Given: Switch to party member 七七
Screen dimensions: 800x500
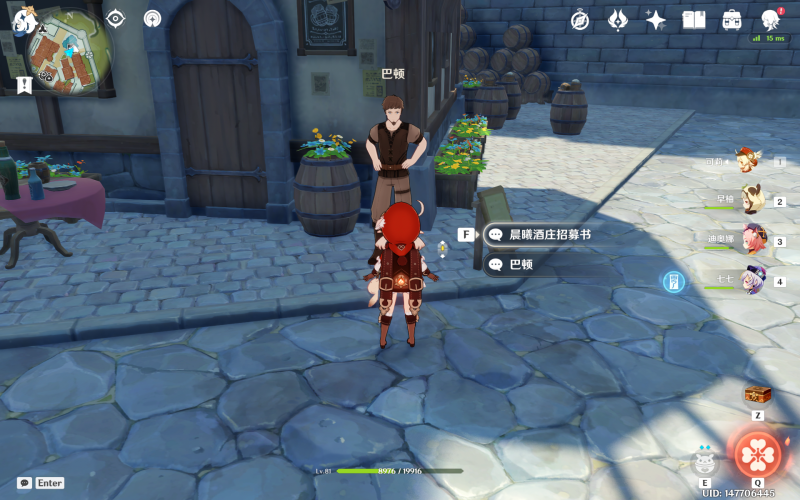Looking at the screenshot, I should click(752, 281).
